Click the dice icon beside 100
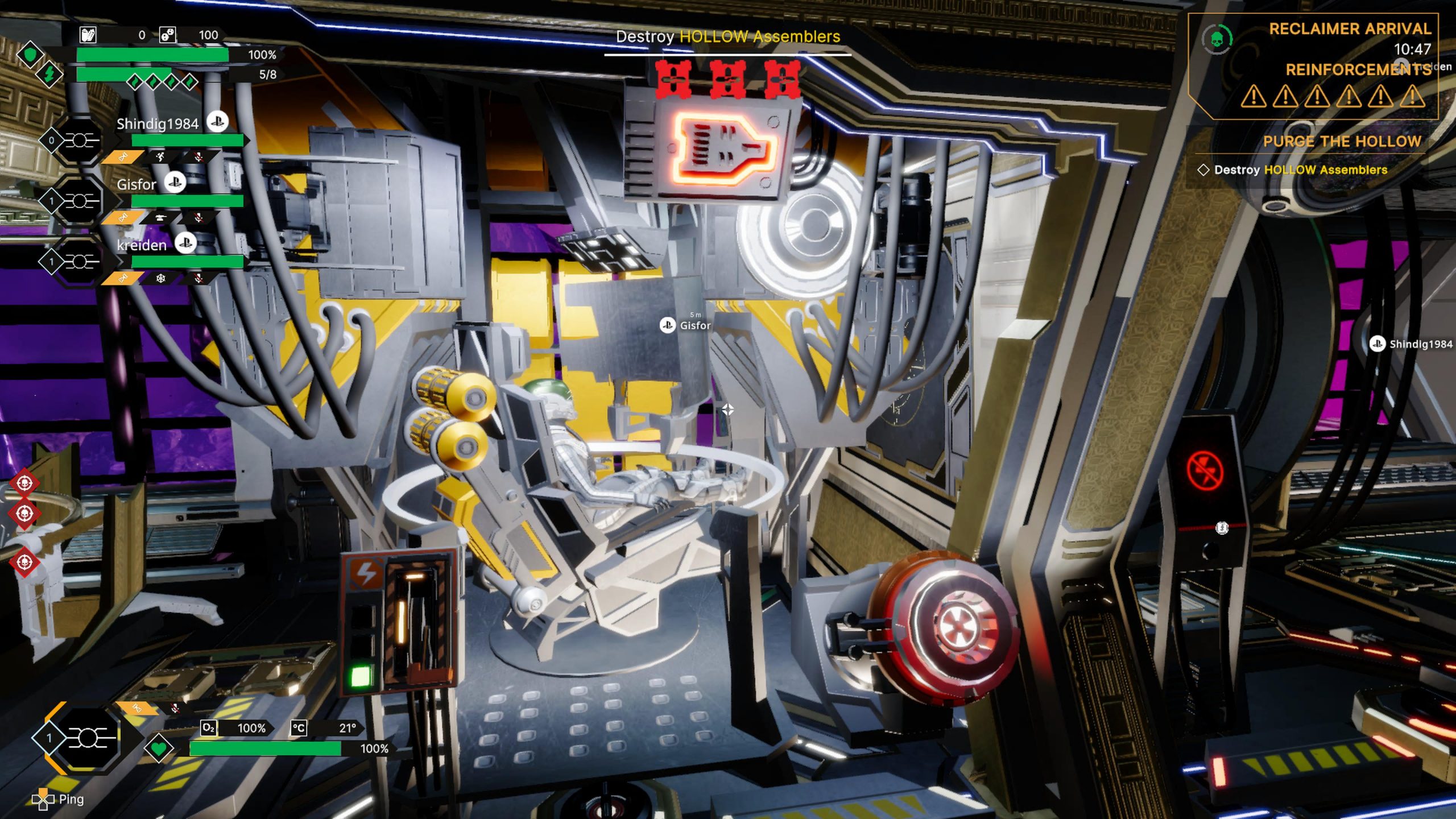This screenshot has width=1456, height=819. [167, 35]
